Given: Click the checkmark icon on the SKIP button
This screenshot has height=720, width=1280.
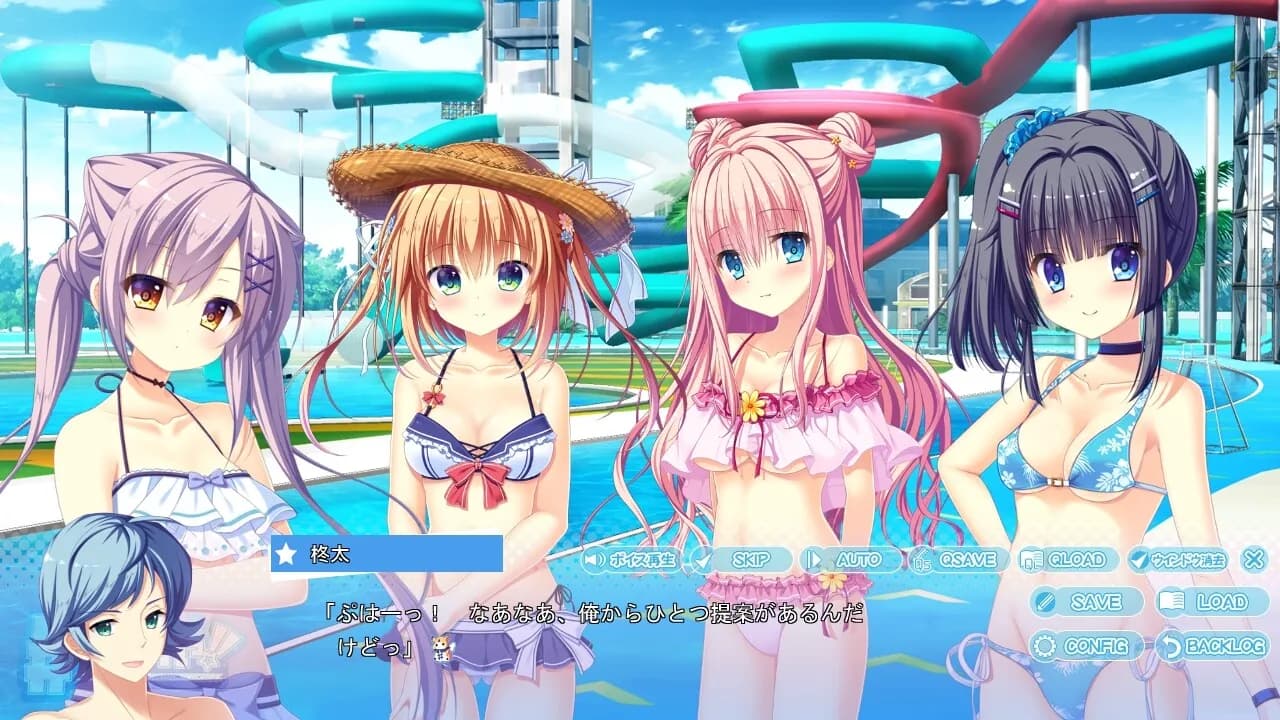Looking at the screenshot, I should [x=702, y=558].
